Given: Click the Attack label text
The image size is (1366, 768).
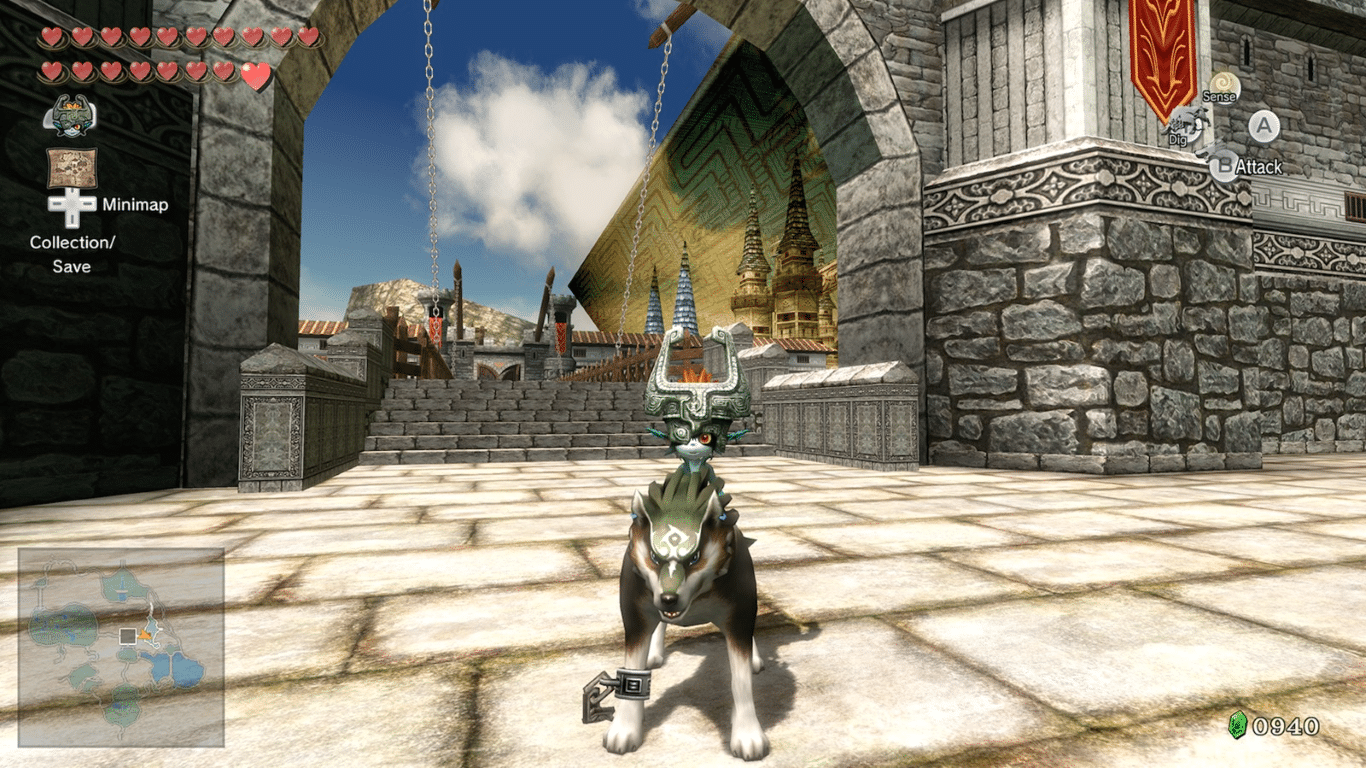Looking at the screenshot, I should tap(1259, 166).
